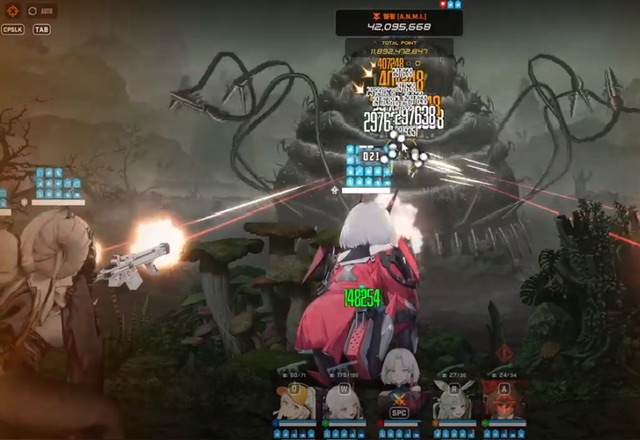Screen dimensions: 640x440
Task: Toggle the orange crosshair auto-aim button
Action: coord(12,11)
